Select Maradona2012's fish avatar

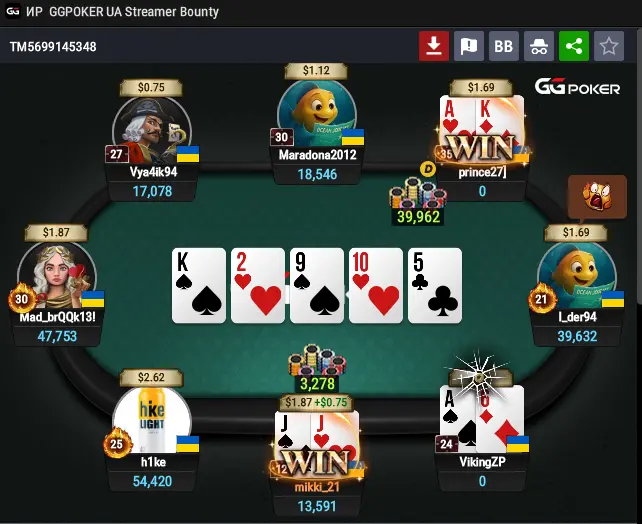(x=317, y=115)
